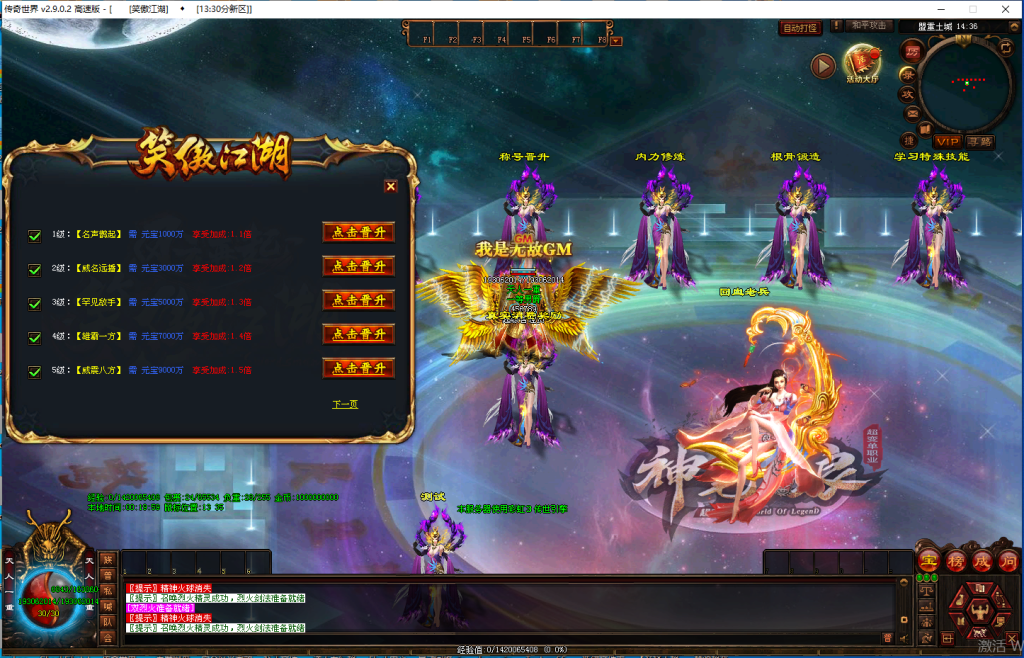The height and width of the screenshot is (658, 1024).
Task: Open the VIP button below the minimap
Action: click(946, 141)
